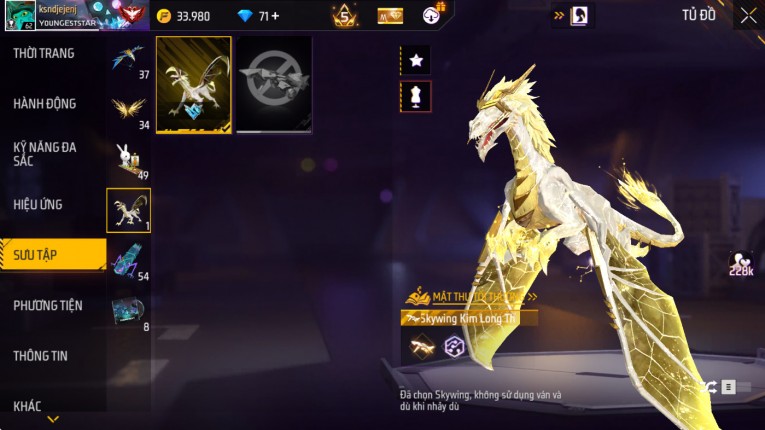
Task: Open the Hiệu Ứng category
Action: [38, 204]
